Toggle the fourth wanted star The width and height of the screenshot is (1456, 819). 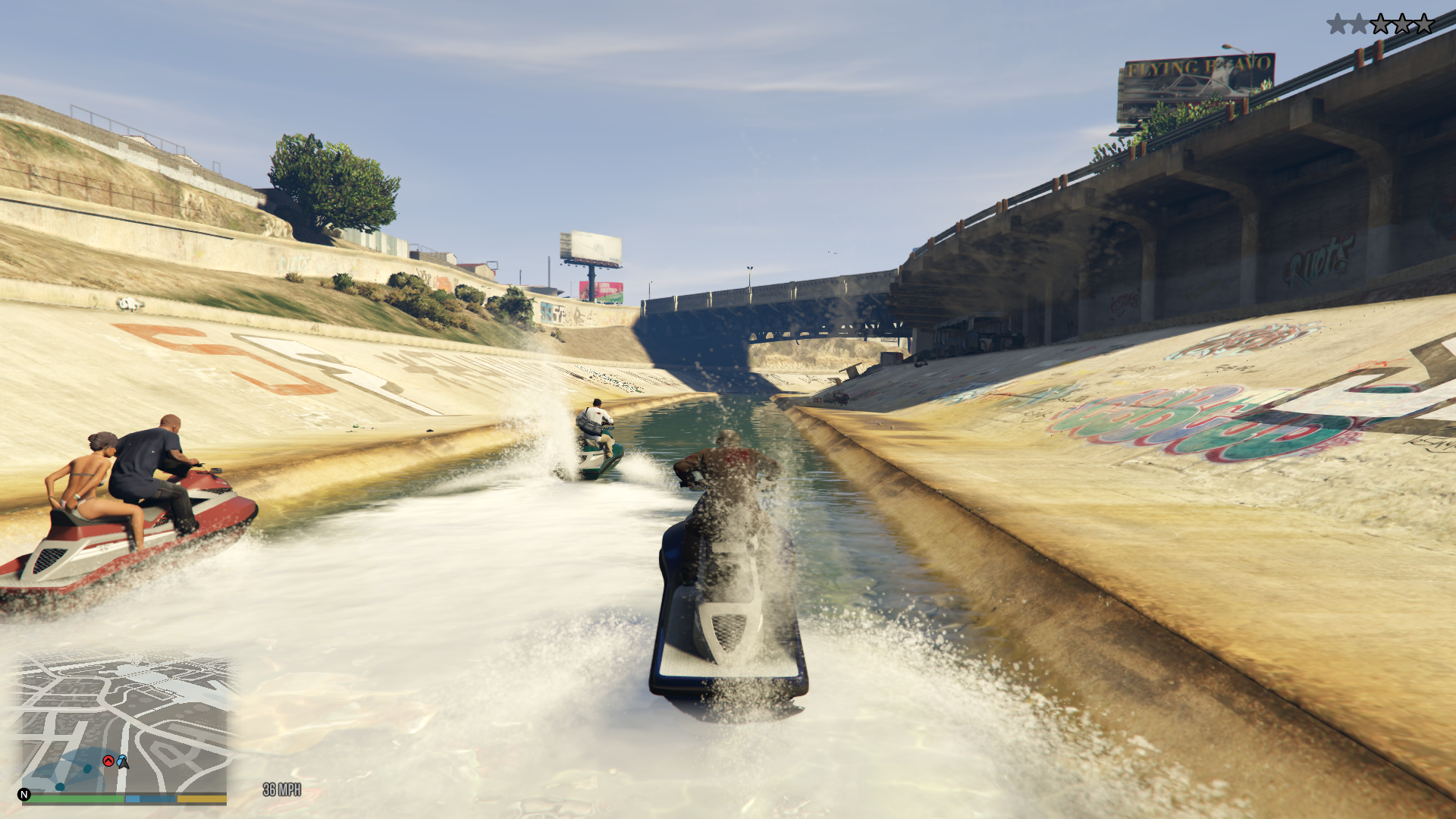(1402, 24)
